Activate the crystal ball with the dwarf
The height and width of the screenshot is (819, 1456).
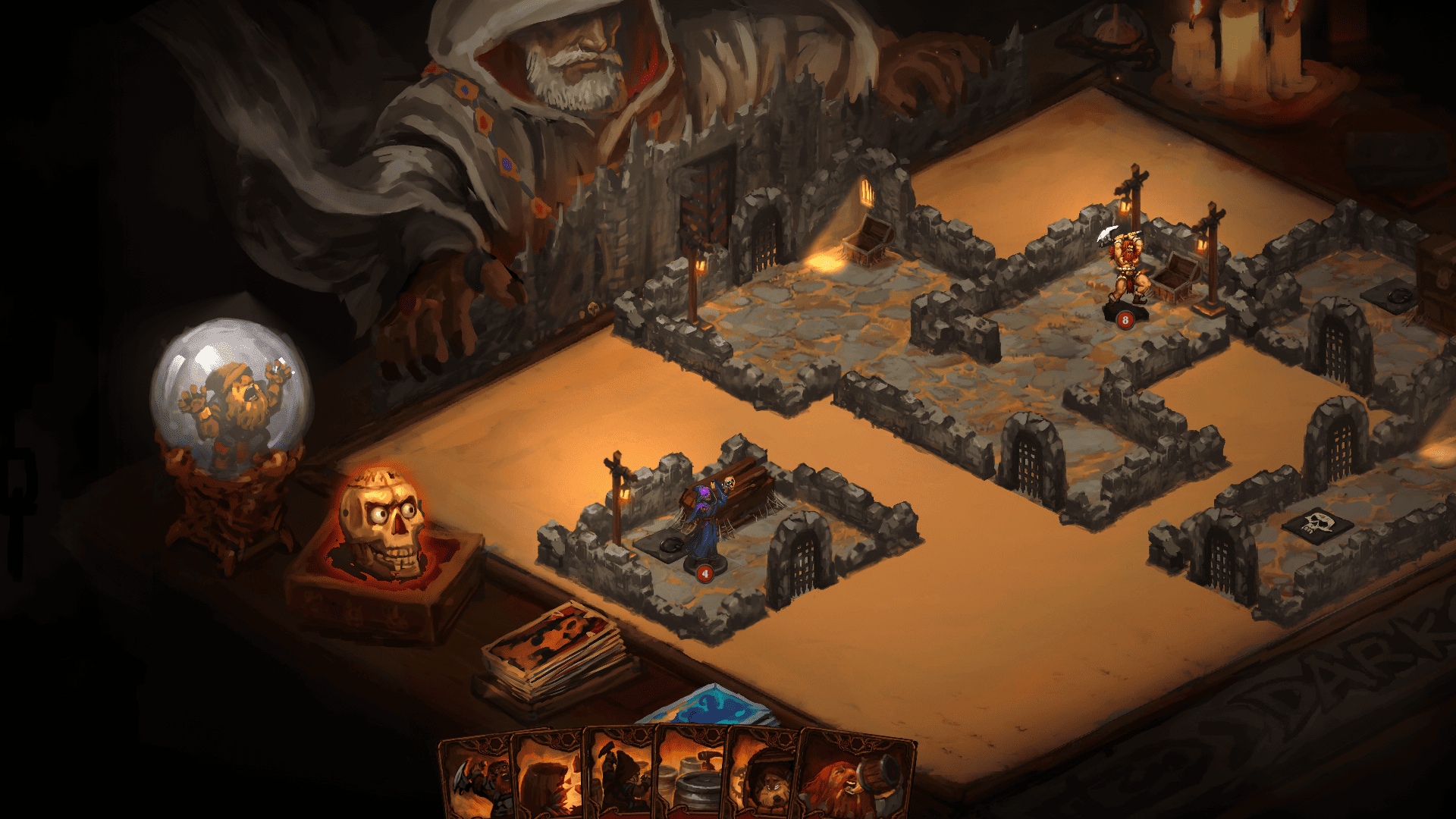231,399
